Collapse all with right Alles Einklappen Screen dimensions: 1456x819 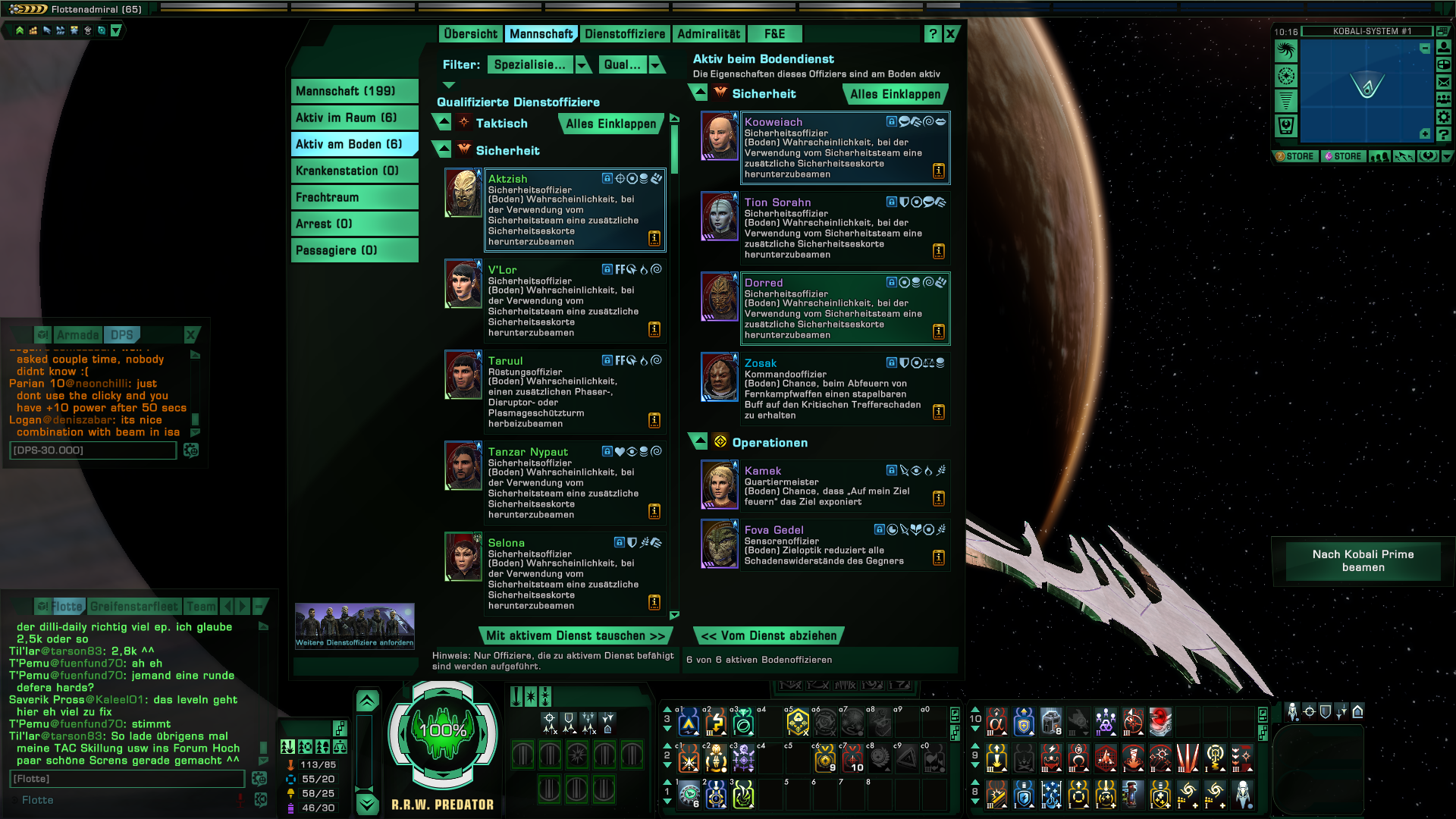[x=895, y=95]
